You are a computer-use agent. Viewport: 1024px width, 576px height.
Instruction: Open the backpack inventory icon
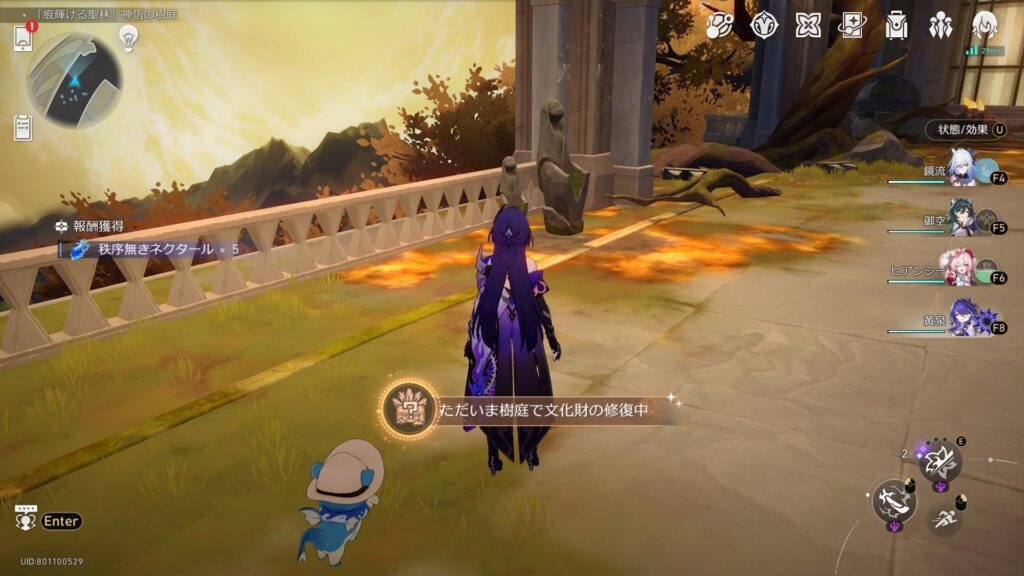(x=896, y=25)
